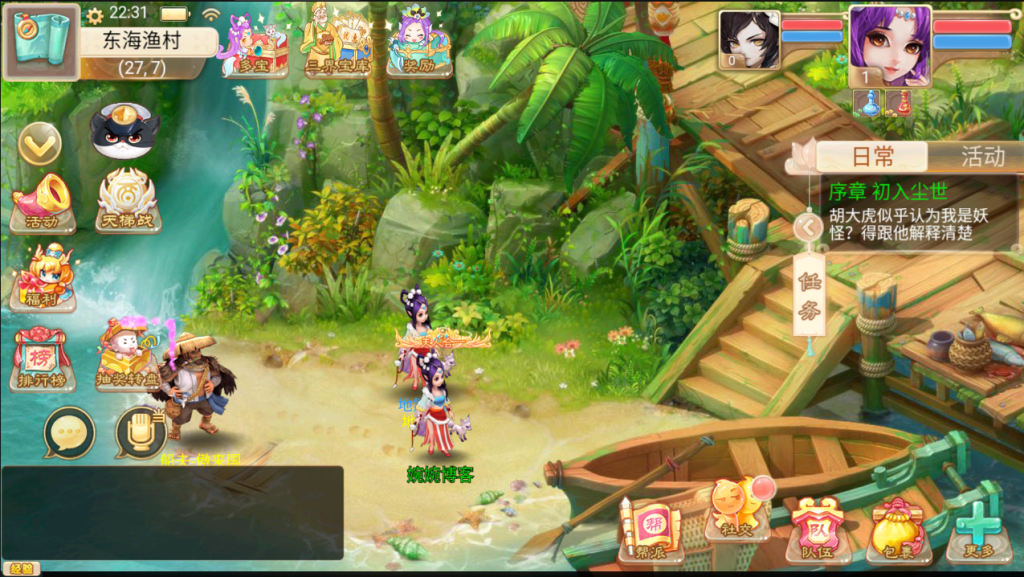1024x577 pixels.
Task: Tap the black cat mascot icon
Action: click(125, 132)
